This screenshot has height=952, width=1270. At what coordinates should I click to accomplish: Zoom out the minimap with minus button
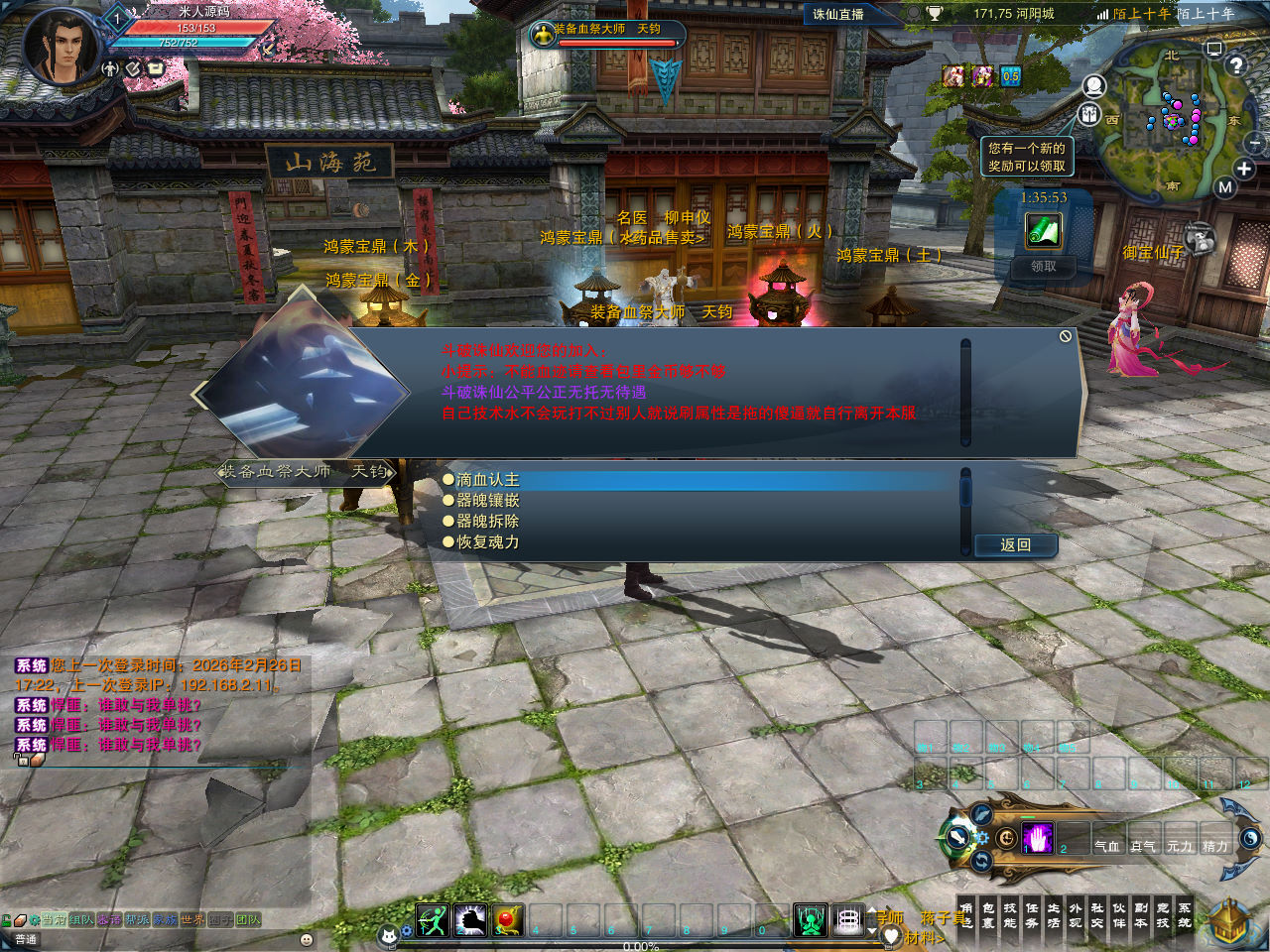tap(1255, 145)
